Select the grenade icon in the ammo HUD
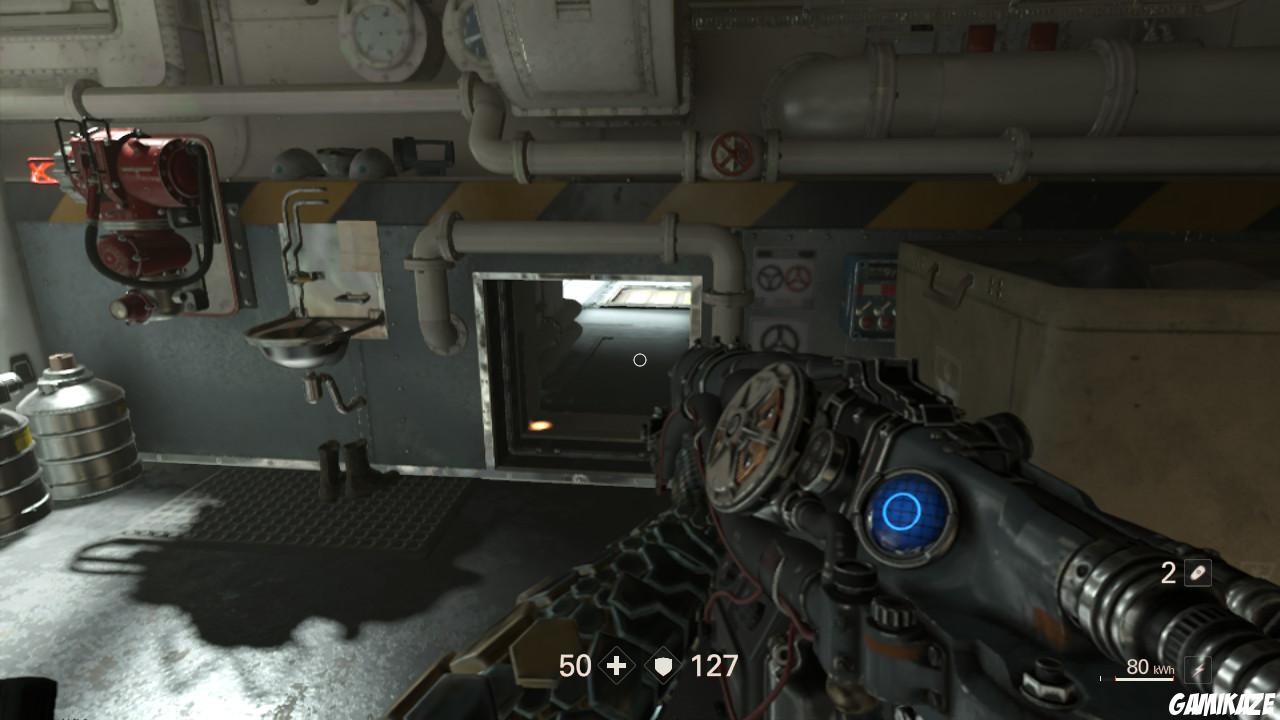The width and height of the screenshot is (1280, 720). (x=1197, y=573)
